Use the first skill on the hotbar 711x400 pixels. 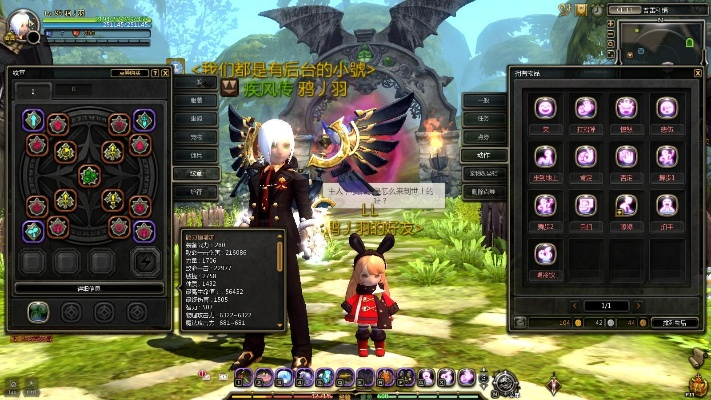click(243, 376)
